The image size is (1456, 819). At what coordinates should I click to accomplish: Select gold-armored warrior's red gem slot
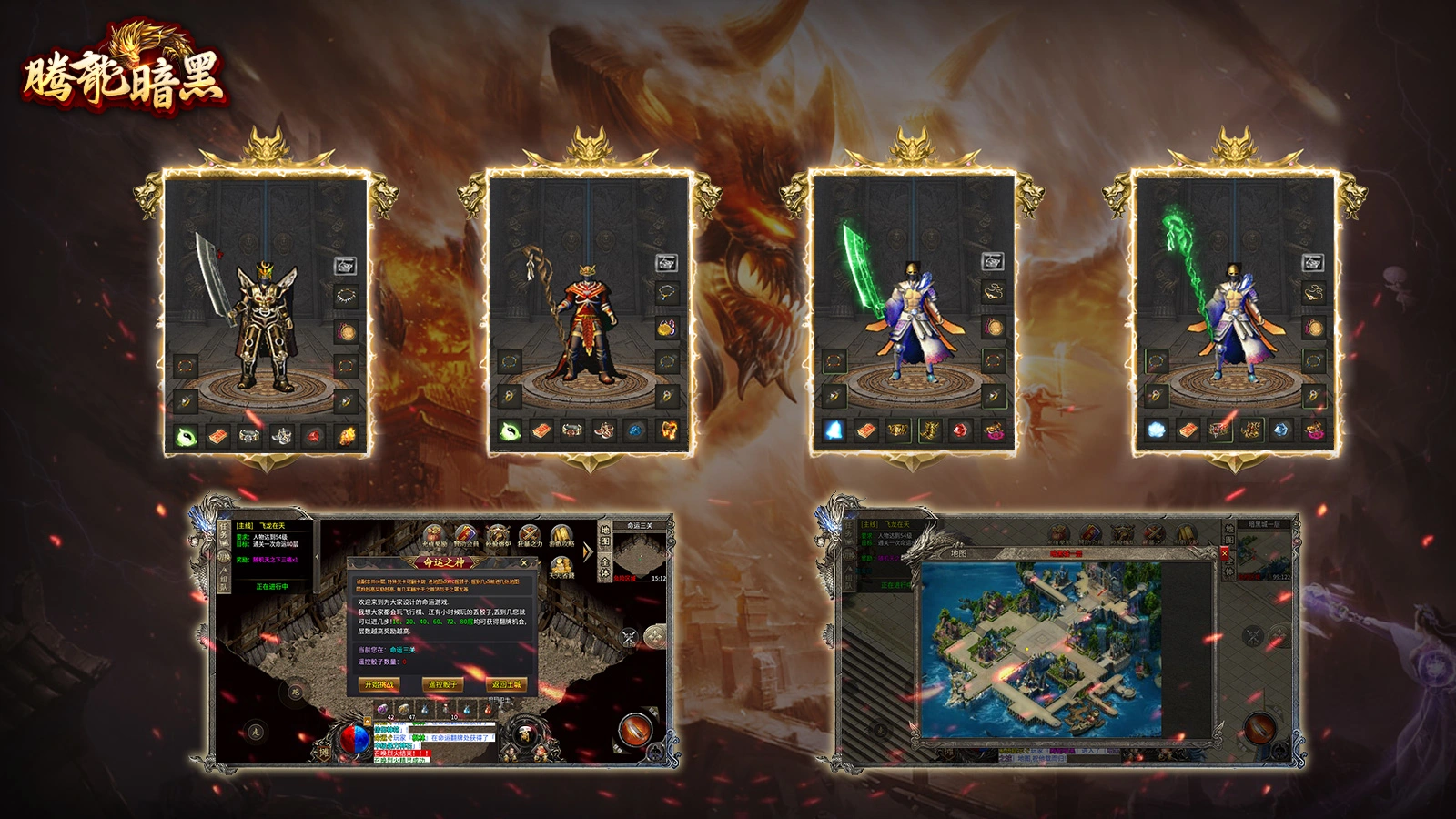[x=314, y=436]
